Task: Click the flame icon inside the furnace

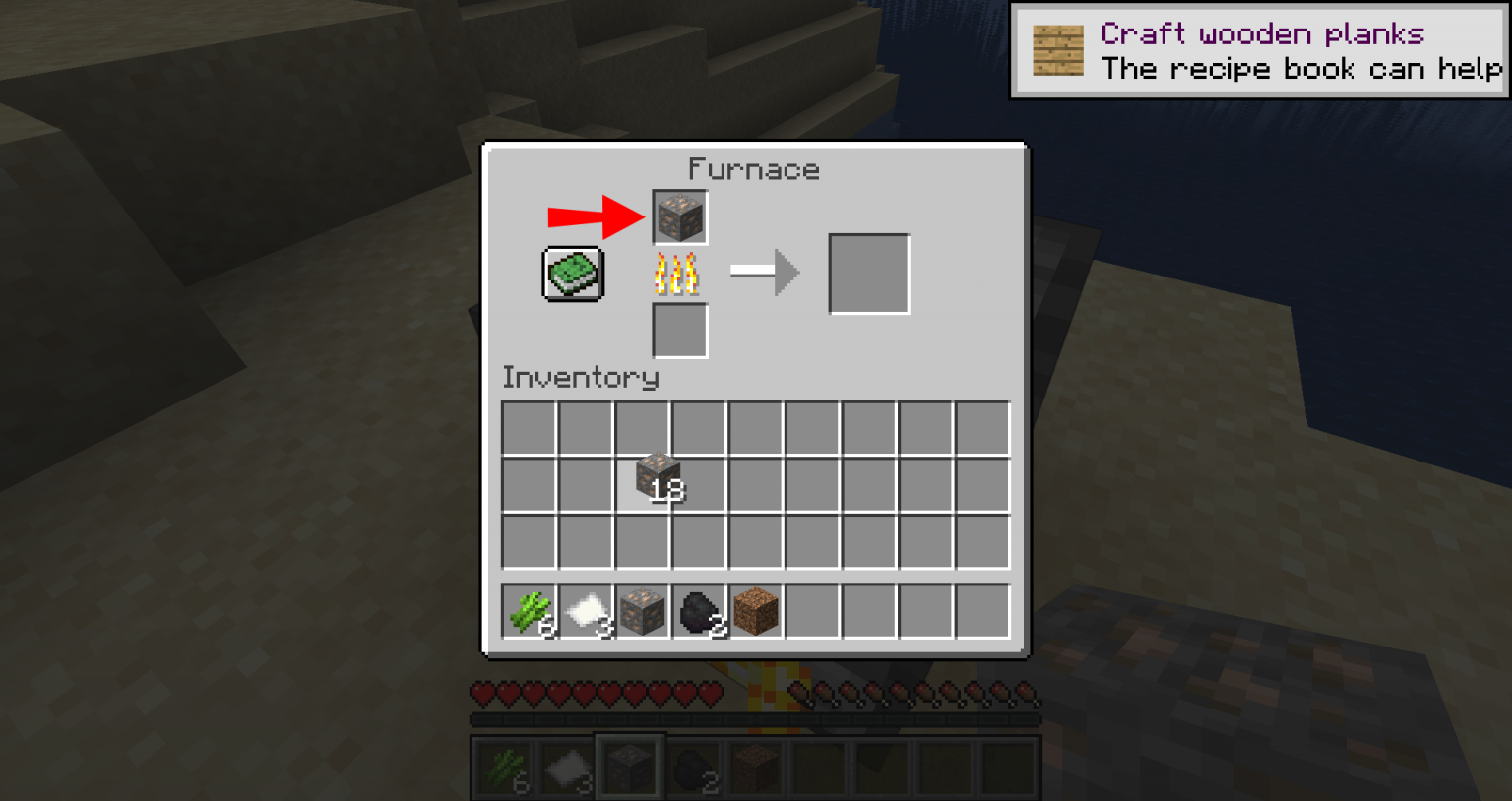Action: 679,275
